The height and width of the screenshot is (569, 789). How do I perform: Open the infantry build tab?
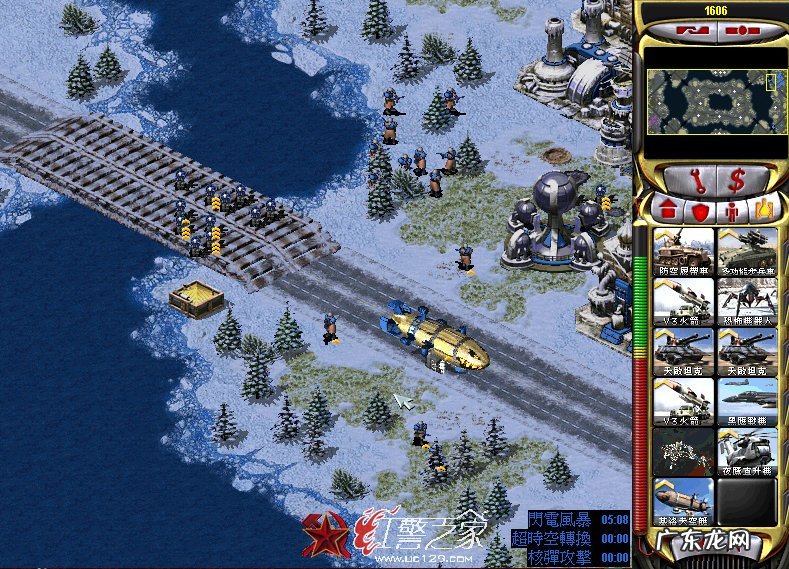click(x=730, y=210)
